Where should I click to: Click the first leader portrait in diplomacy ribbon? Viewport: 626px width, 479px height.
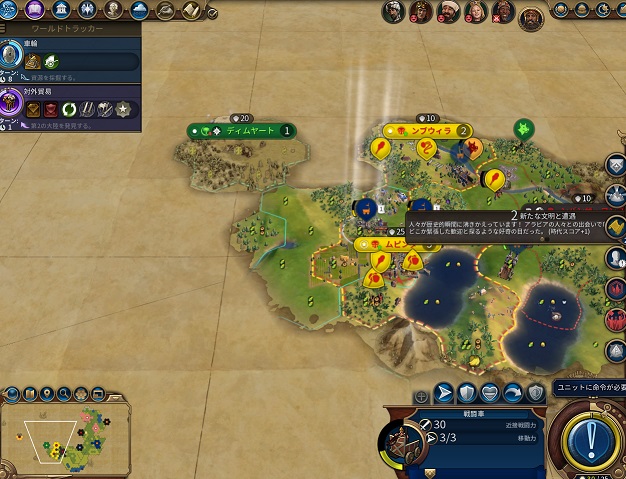(394, 12)
